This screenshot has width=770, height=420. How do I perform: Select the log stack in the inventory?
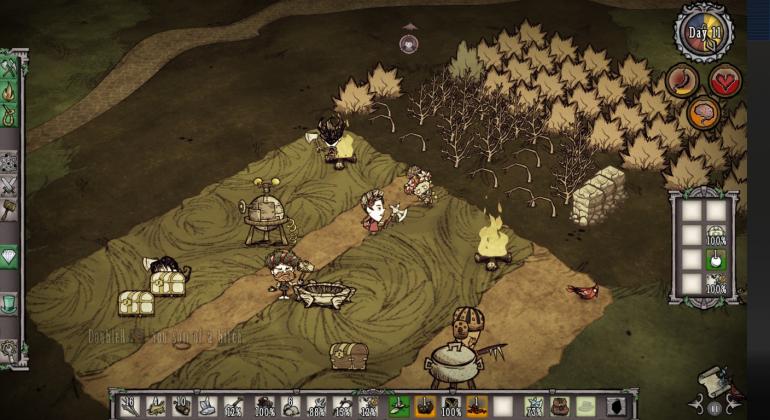[180, 406]
